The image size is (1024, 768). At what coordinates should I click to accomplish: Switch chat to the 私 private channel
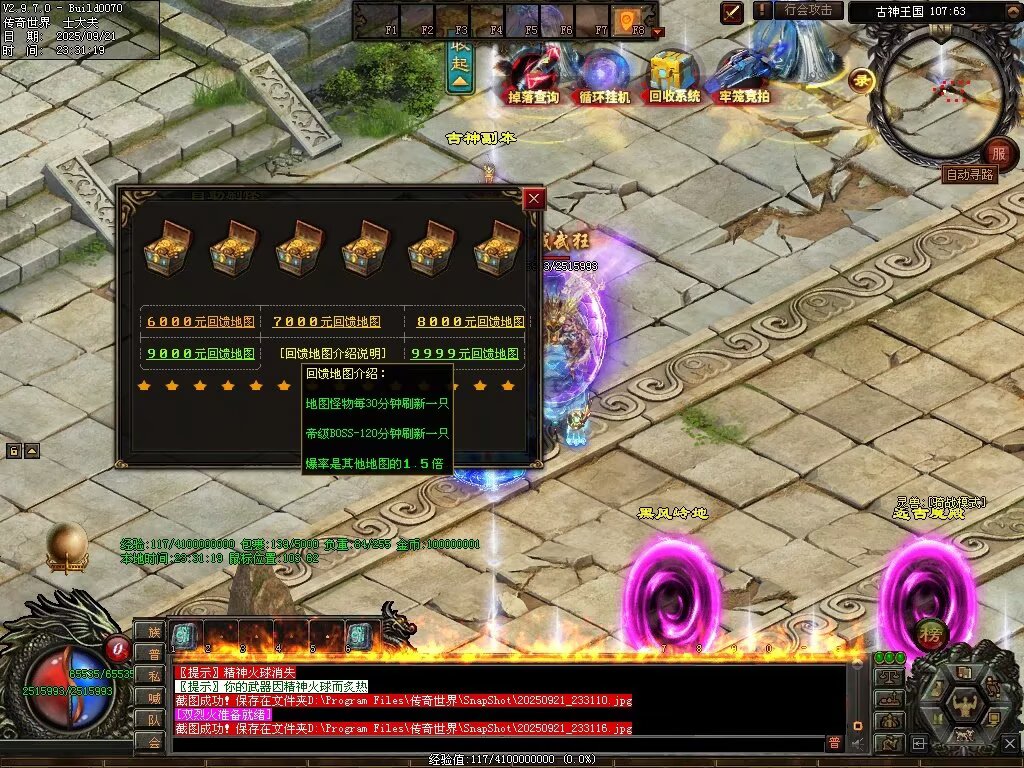pos(154,675)
